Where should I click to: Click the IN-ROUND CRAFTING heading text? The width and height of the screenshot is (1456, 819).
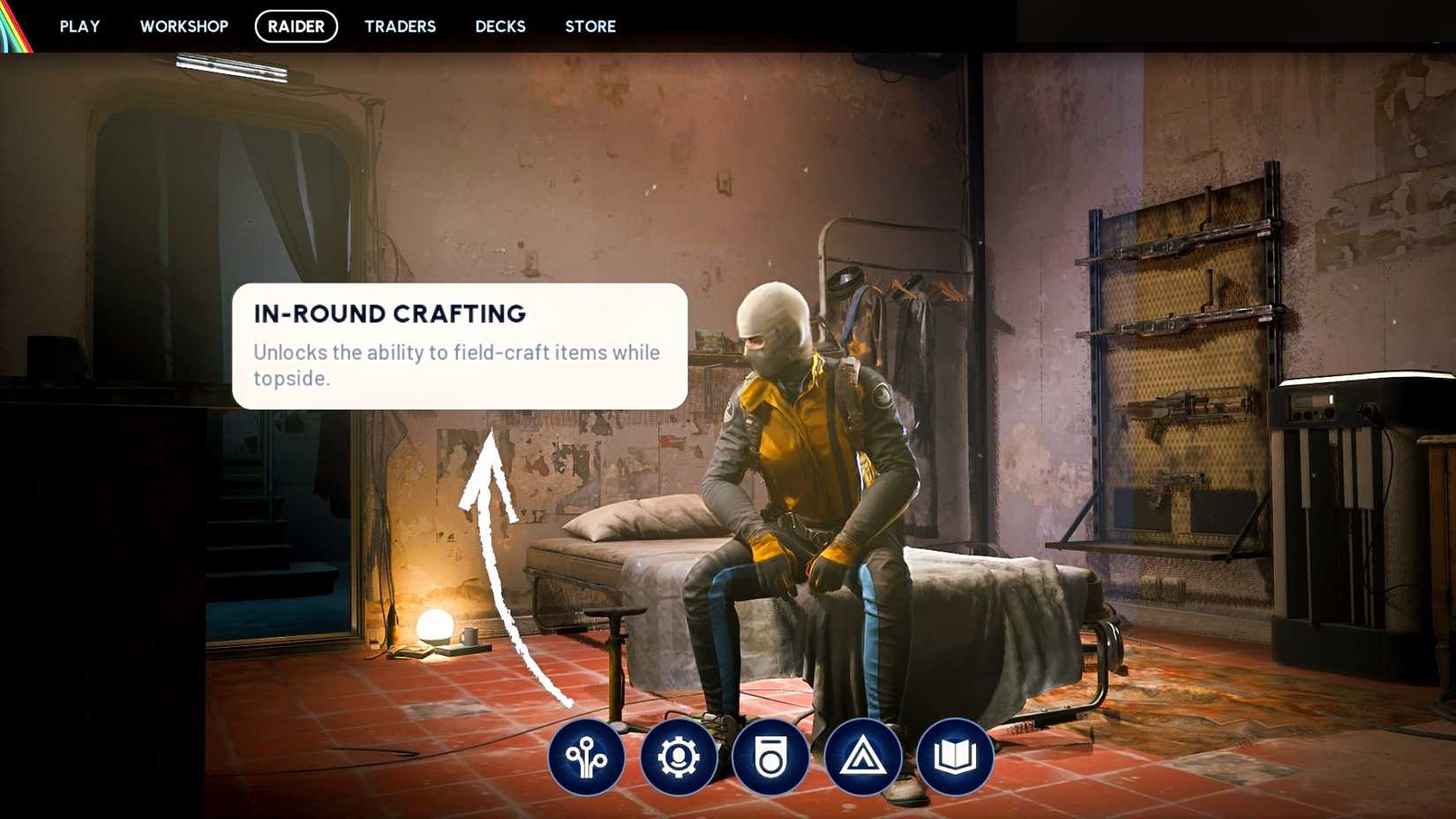pyautogui.click(x=389, y=313)
